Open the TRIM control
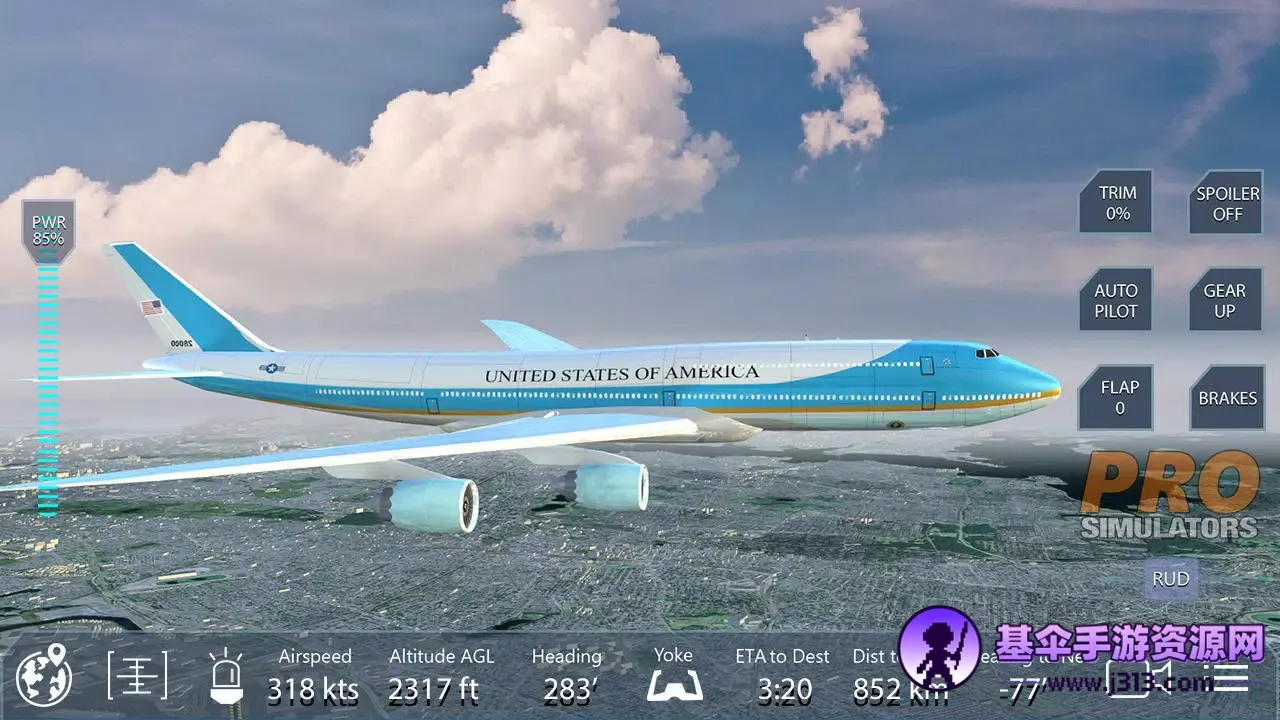 [1116, 203]
